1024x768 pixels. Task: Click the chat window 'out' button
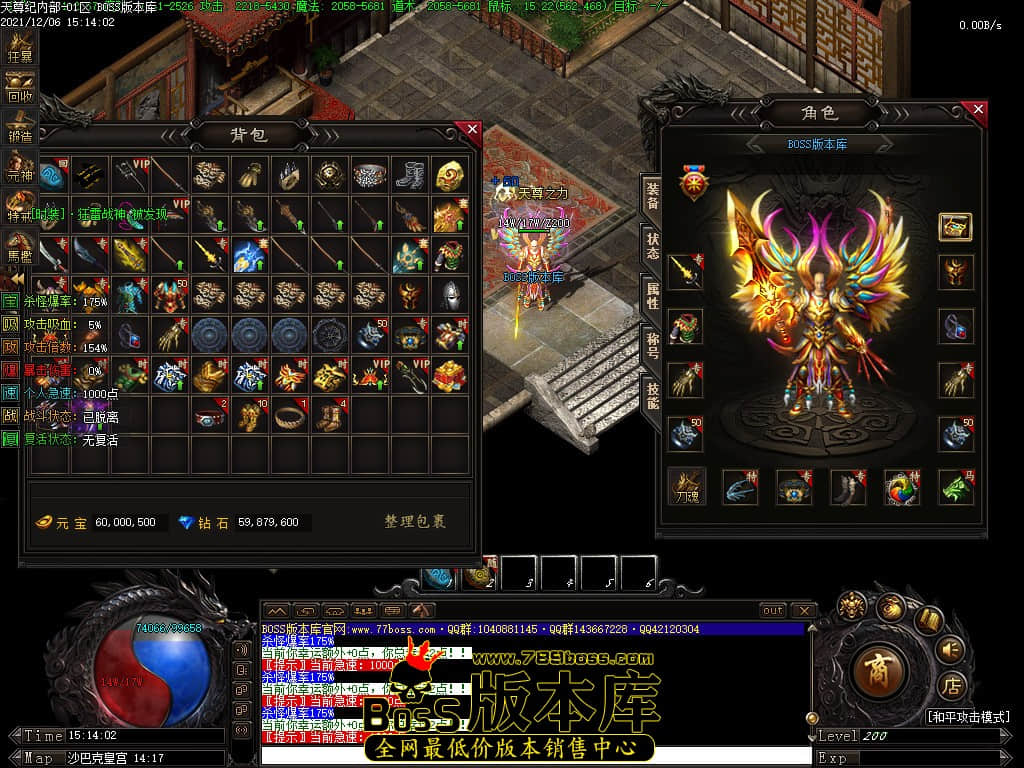click(773, 610)
